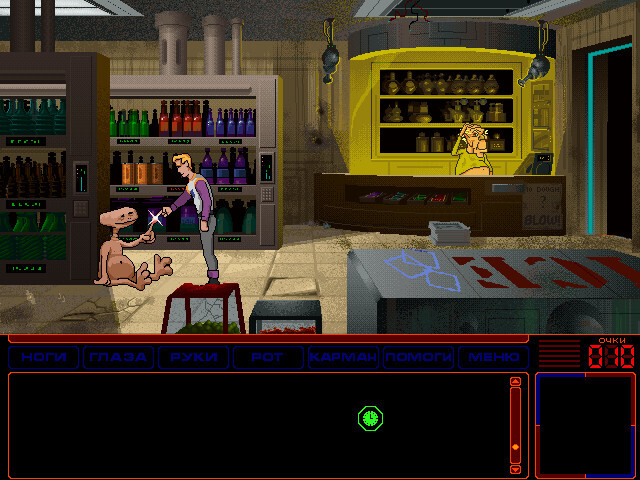The width and height of the screenshot is (640, 480).
Task: Activate the РУКИ hand verb
Action: [193, 357]
